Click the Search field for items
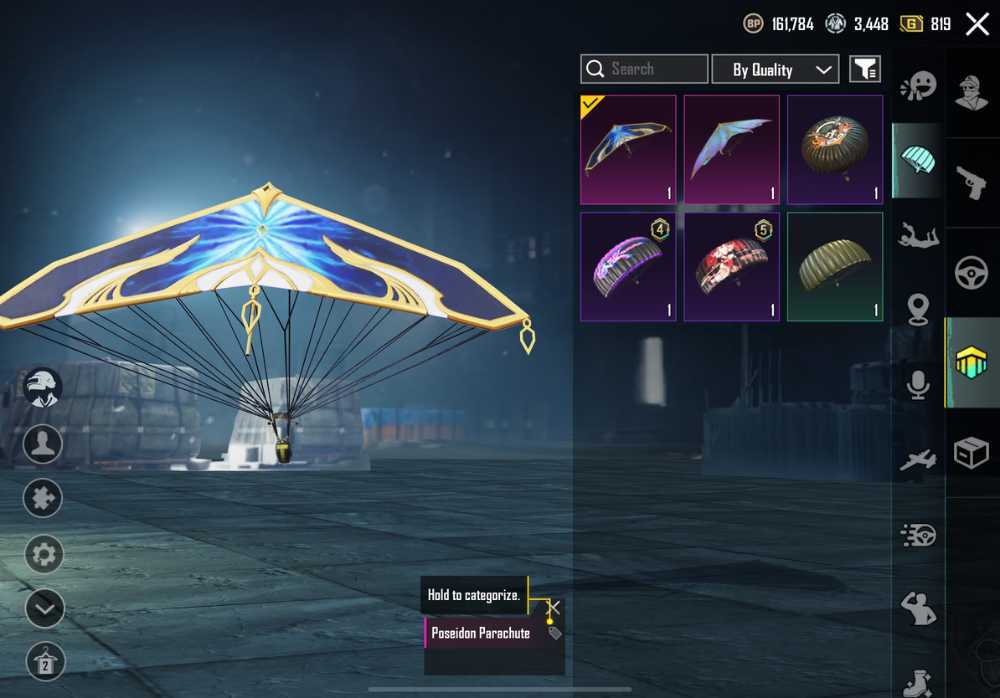The image size is (1000, 698). coord(644,69)
